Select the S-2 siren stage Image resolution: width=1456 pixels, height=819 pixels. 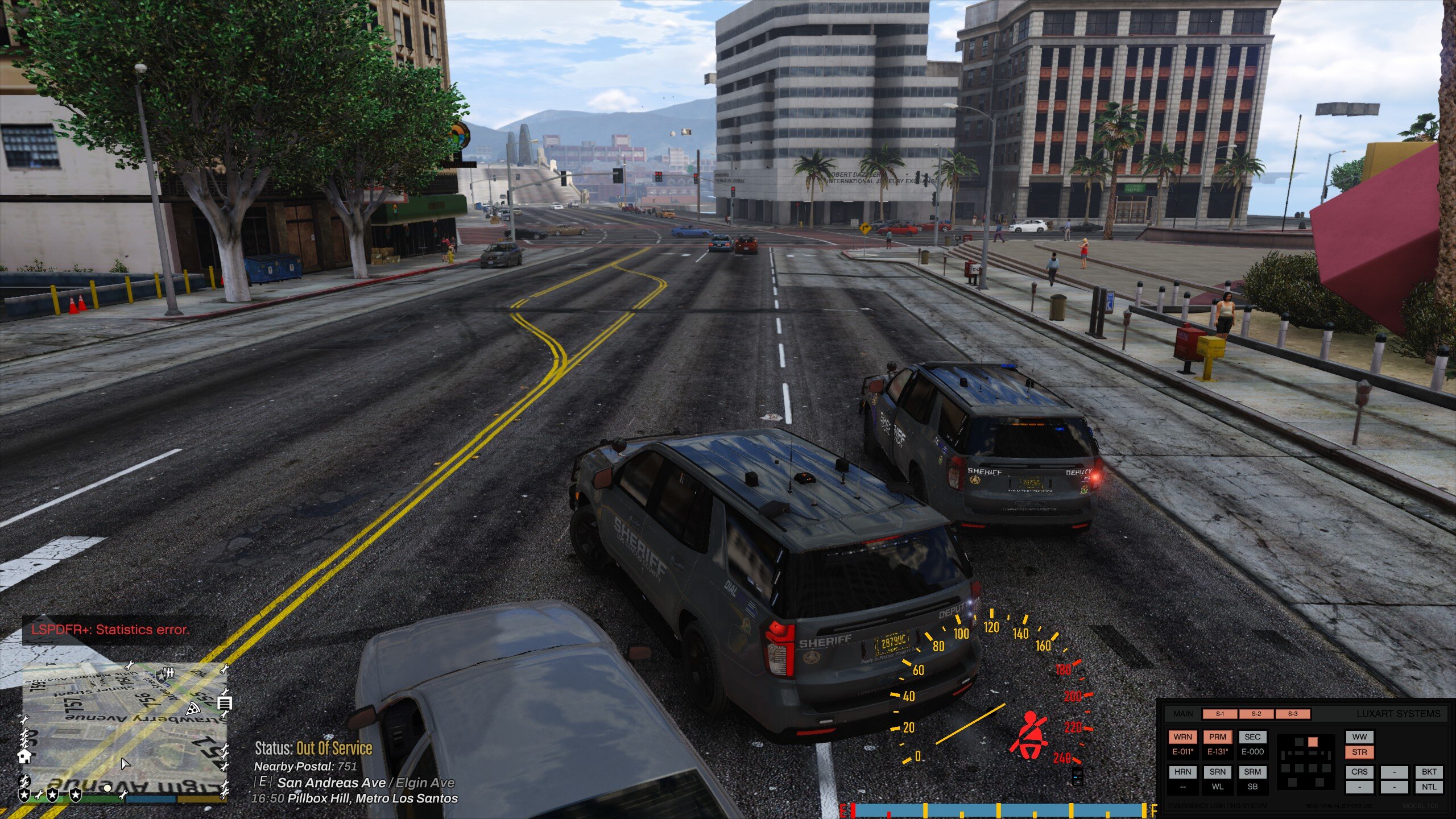[x=1256, y=714]
